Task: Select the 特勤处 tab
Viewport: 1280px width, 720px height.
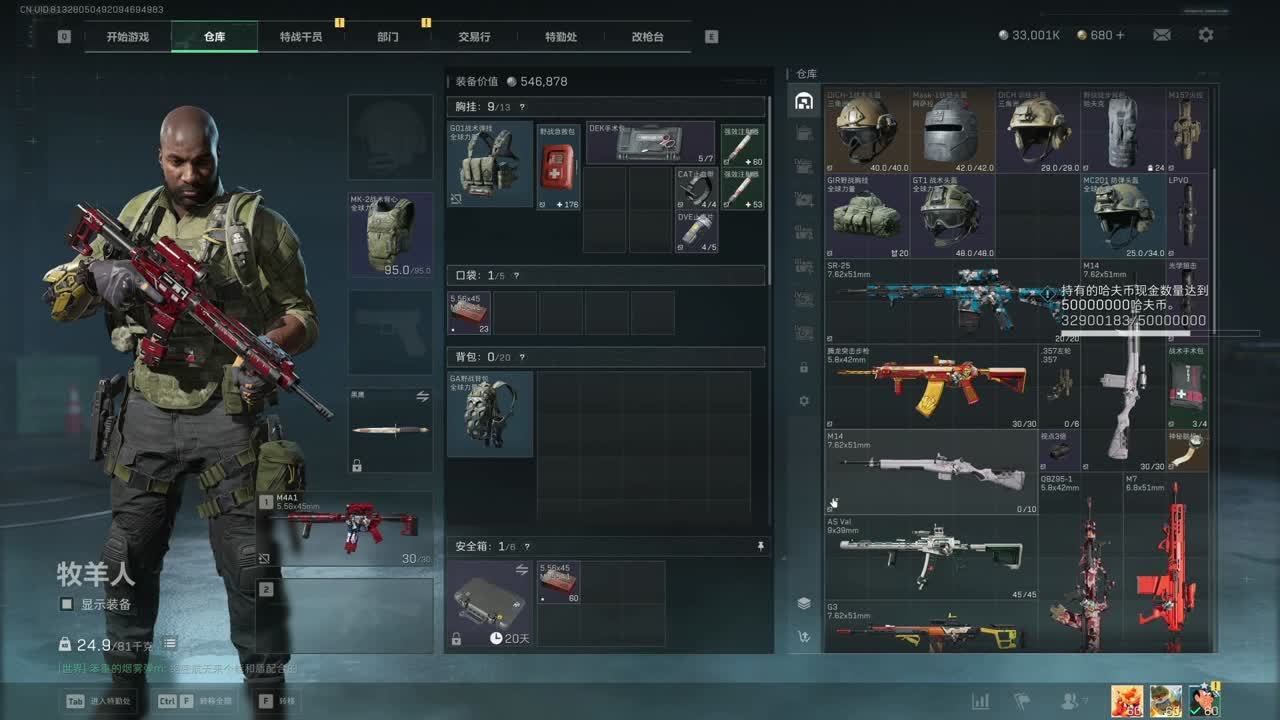Action: point(561,37)
